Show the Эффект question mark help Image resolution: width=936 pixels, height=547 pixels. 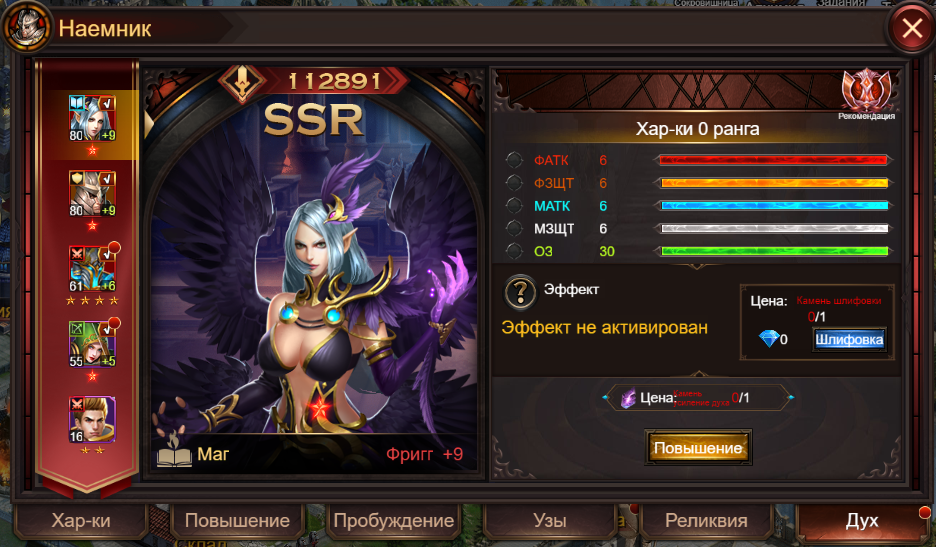click(521, 292)
